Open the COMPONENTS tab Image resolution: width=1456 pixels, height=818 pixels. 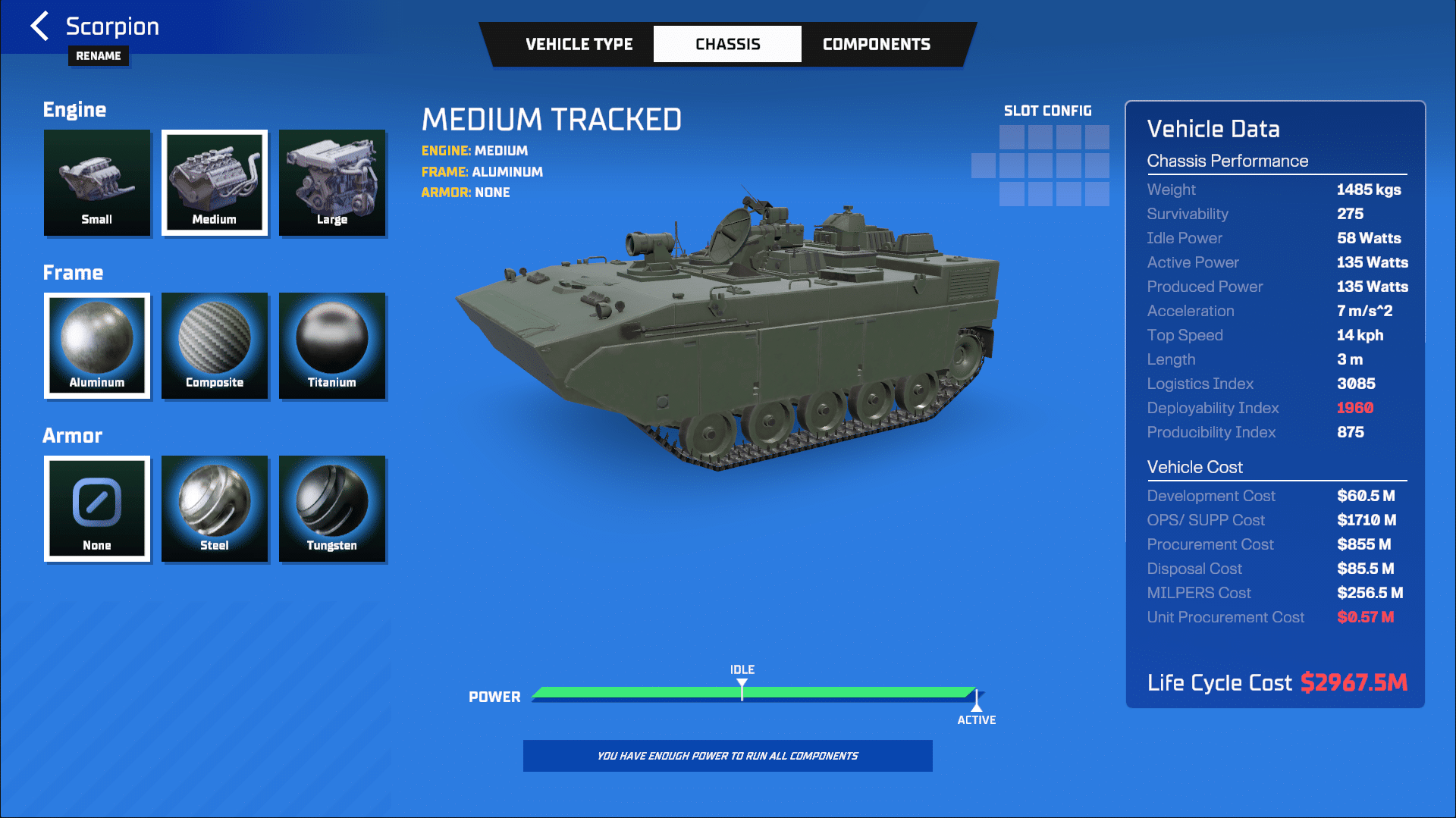pyautogui.click(x=876, y=44)
